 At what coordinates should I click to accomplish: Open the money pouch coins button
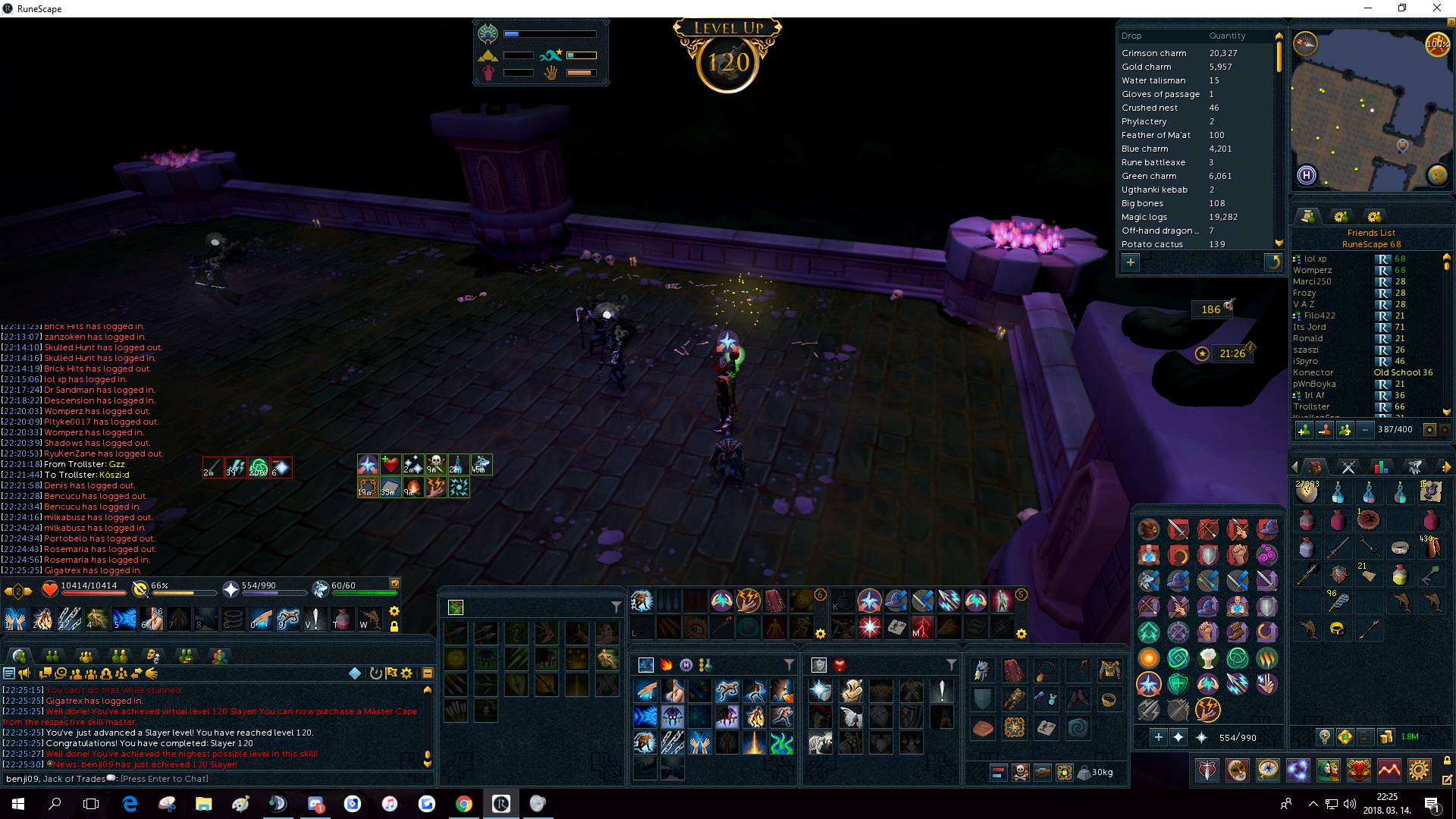[x=1385, y=736]
